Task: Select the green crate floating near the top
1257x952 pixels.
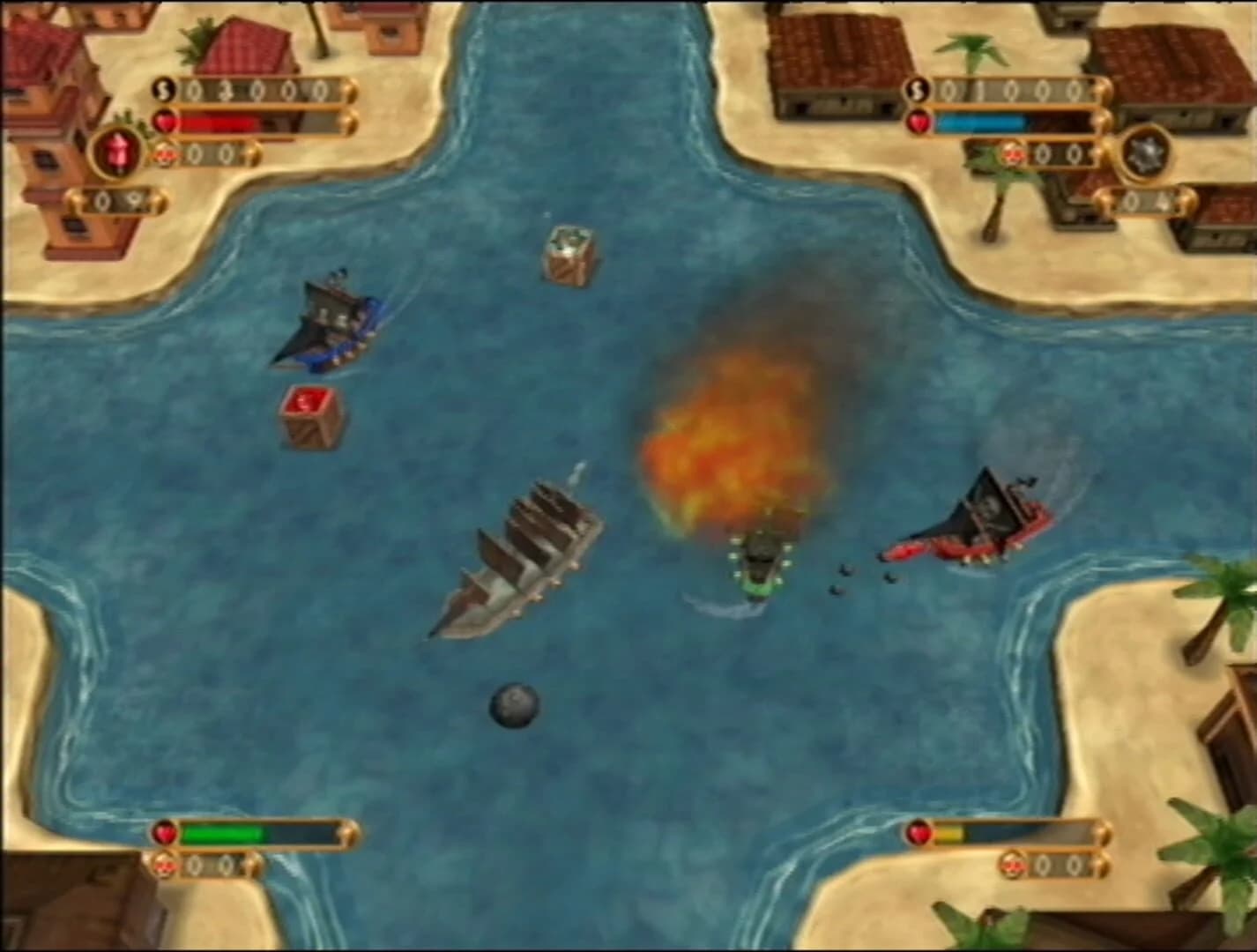Action: (569, 253)
